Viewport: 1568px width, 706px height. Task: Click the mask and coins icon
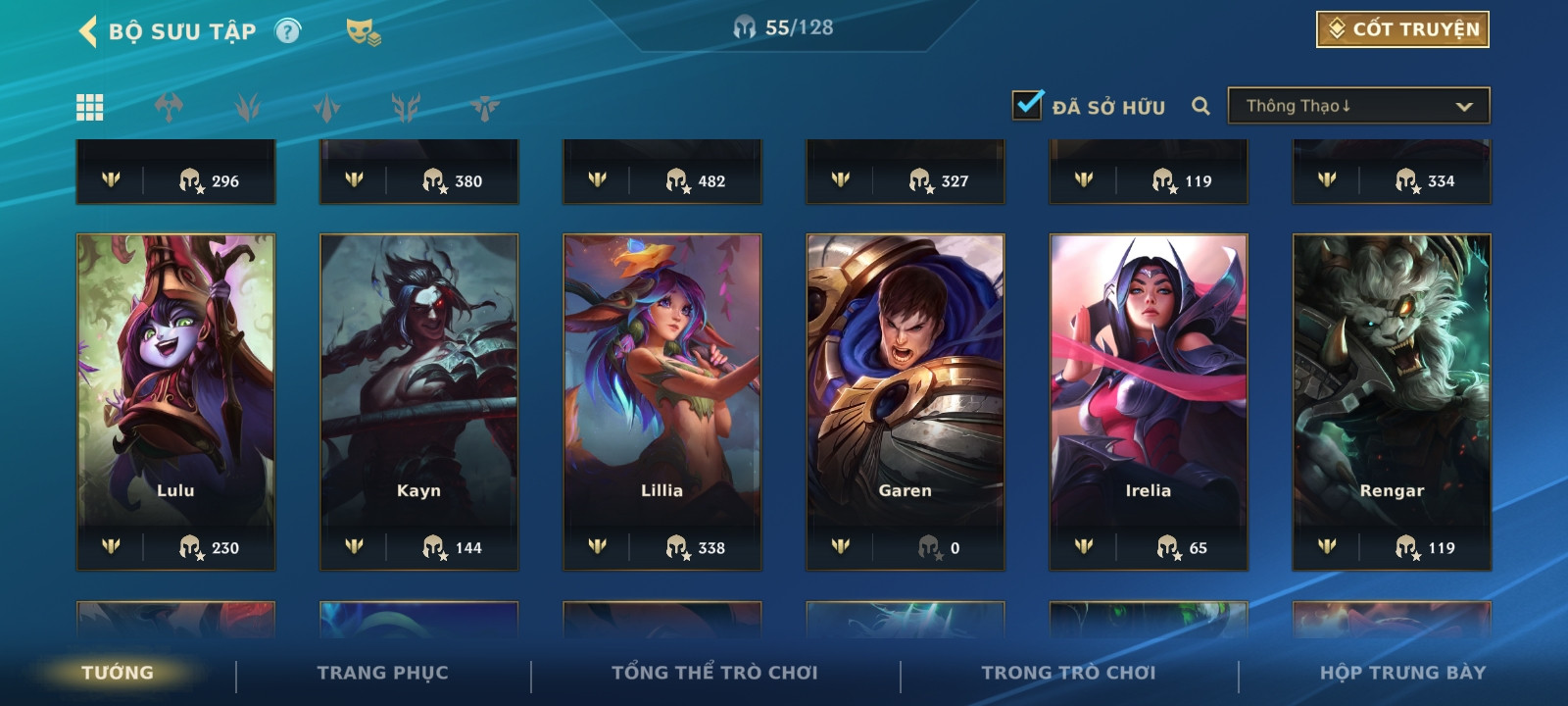click(363, 32)
